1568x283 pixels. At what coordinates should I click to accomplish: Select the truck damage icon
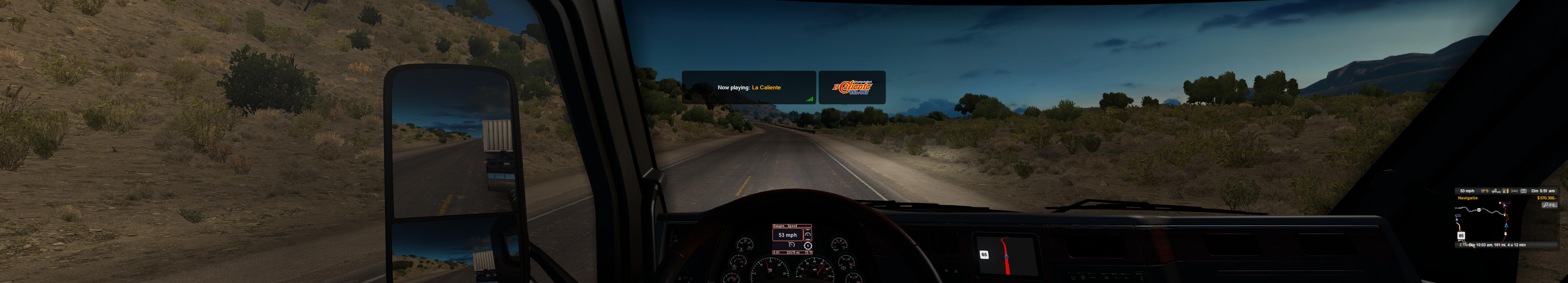[x=1496, y=191]
